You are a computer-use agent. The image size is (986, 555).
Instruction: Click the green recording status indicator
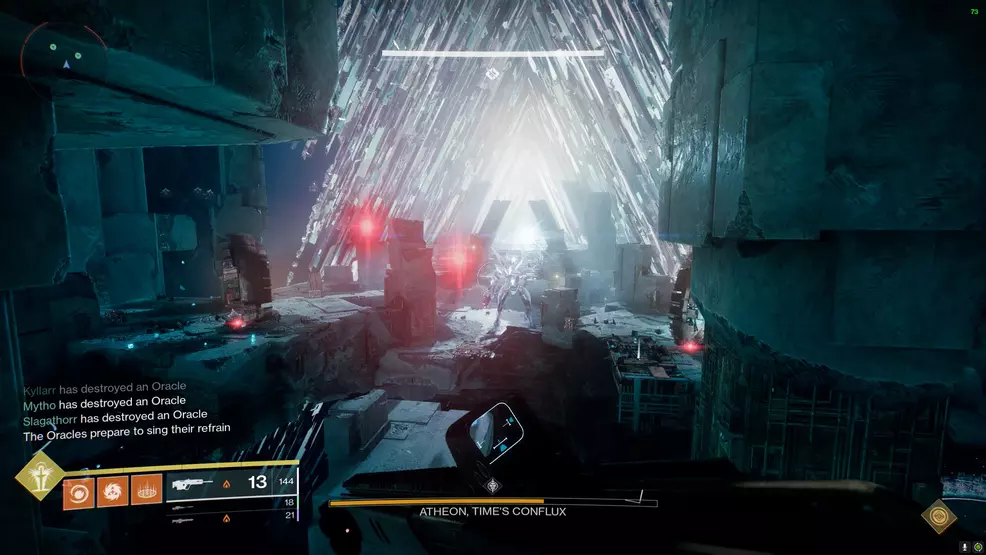977,547
